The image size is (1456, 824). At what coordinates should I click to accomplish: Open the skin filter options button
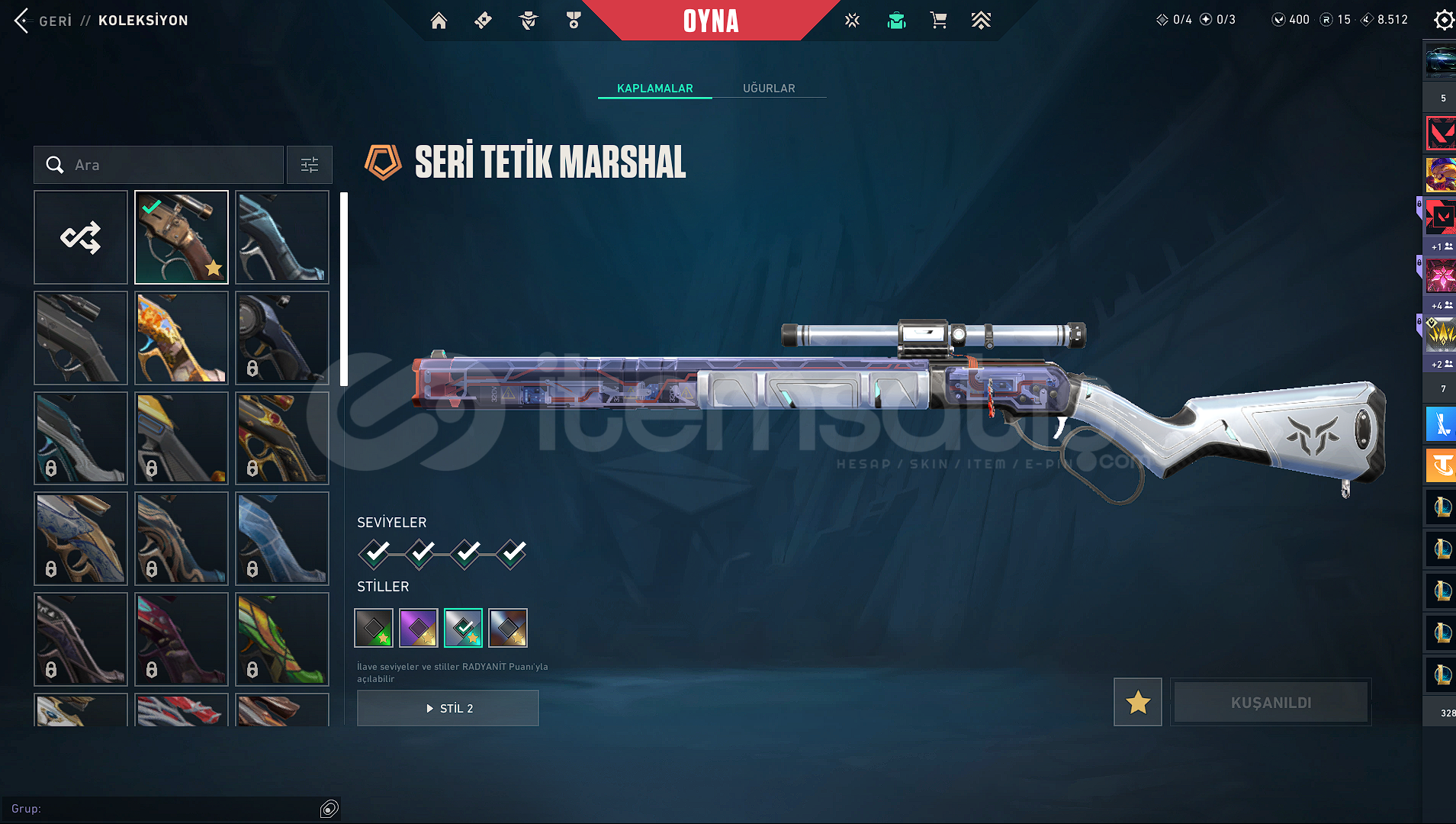point(310,165)
